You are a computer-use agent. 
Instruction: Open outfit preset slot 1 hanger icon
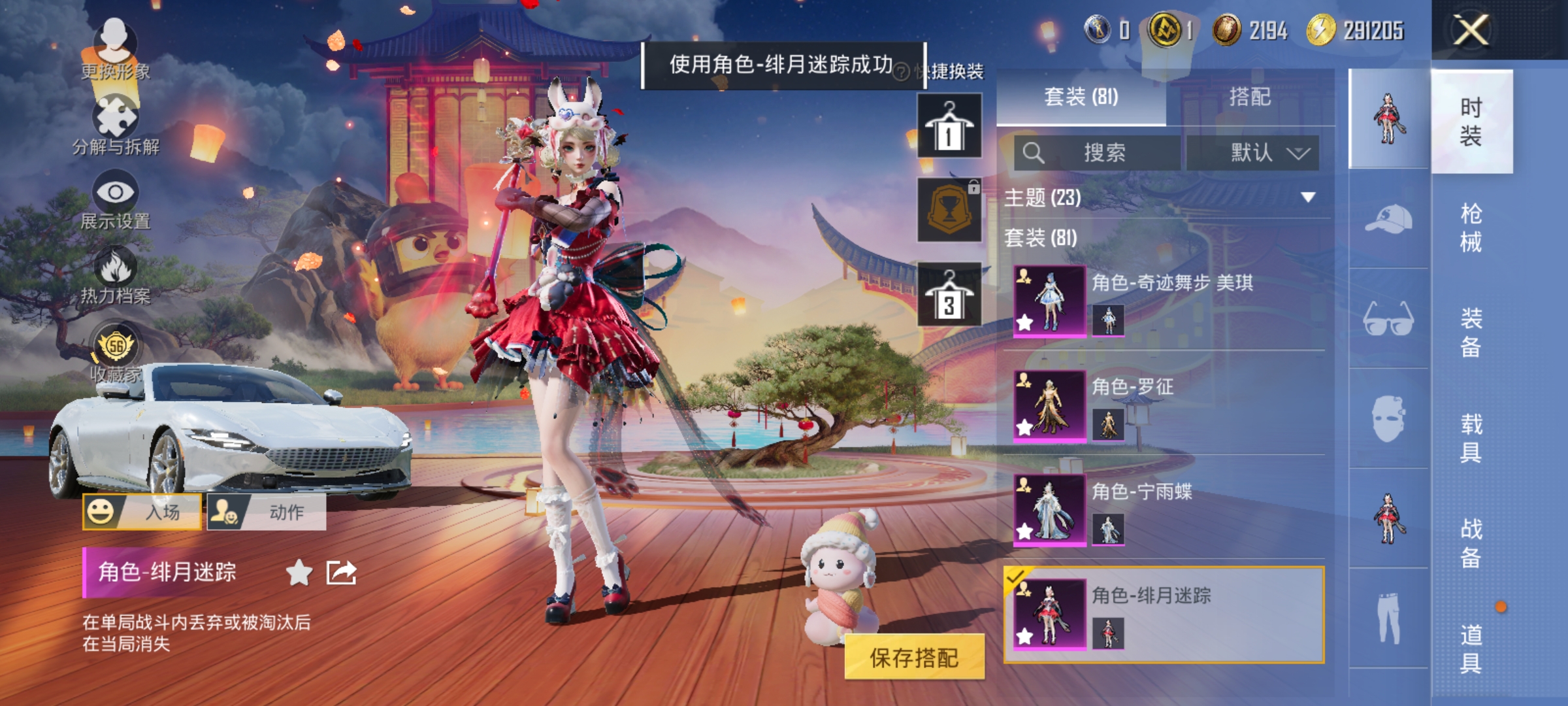[949, 124]
